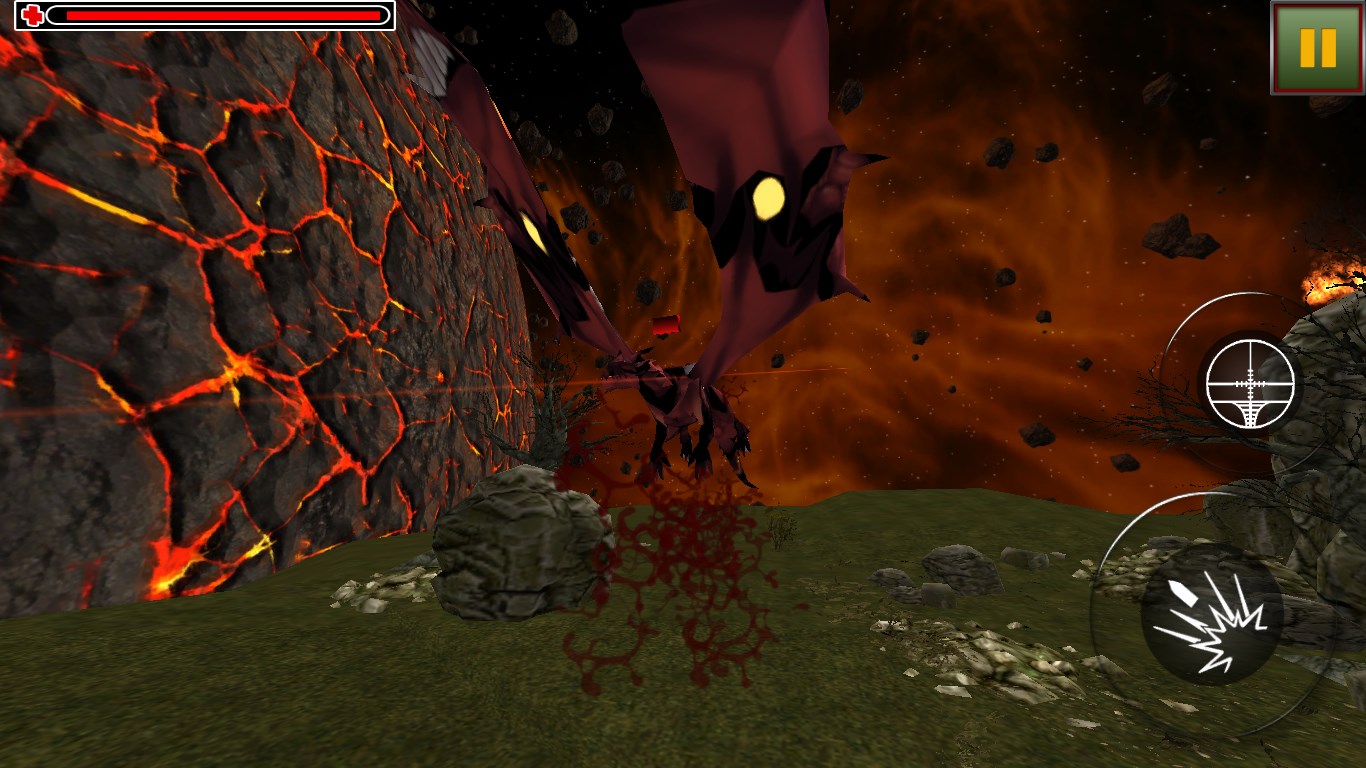Toggle the sniper scope crosshair button
The image size is (1366, 768).
(1250, 384)
